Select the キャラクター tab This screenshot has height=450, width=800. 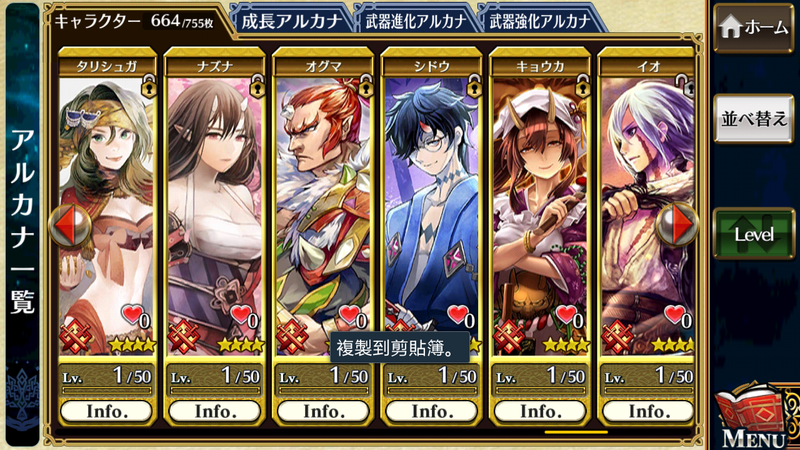coord(138,20)
